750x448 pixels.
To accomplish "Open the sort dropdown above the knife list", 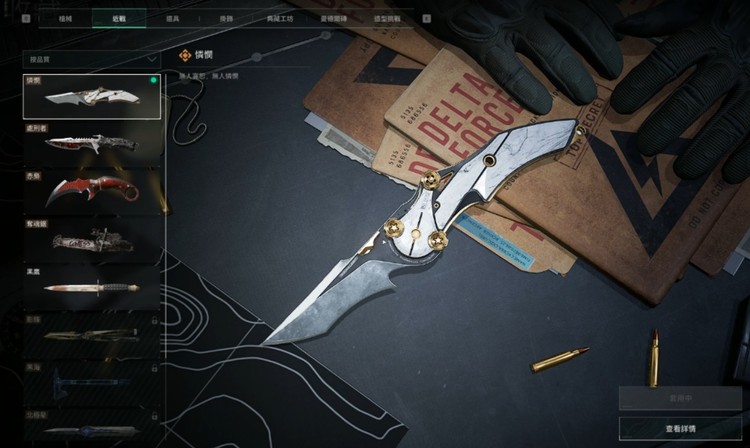I will [x=92, y=59].
